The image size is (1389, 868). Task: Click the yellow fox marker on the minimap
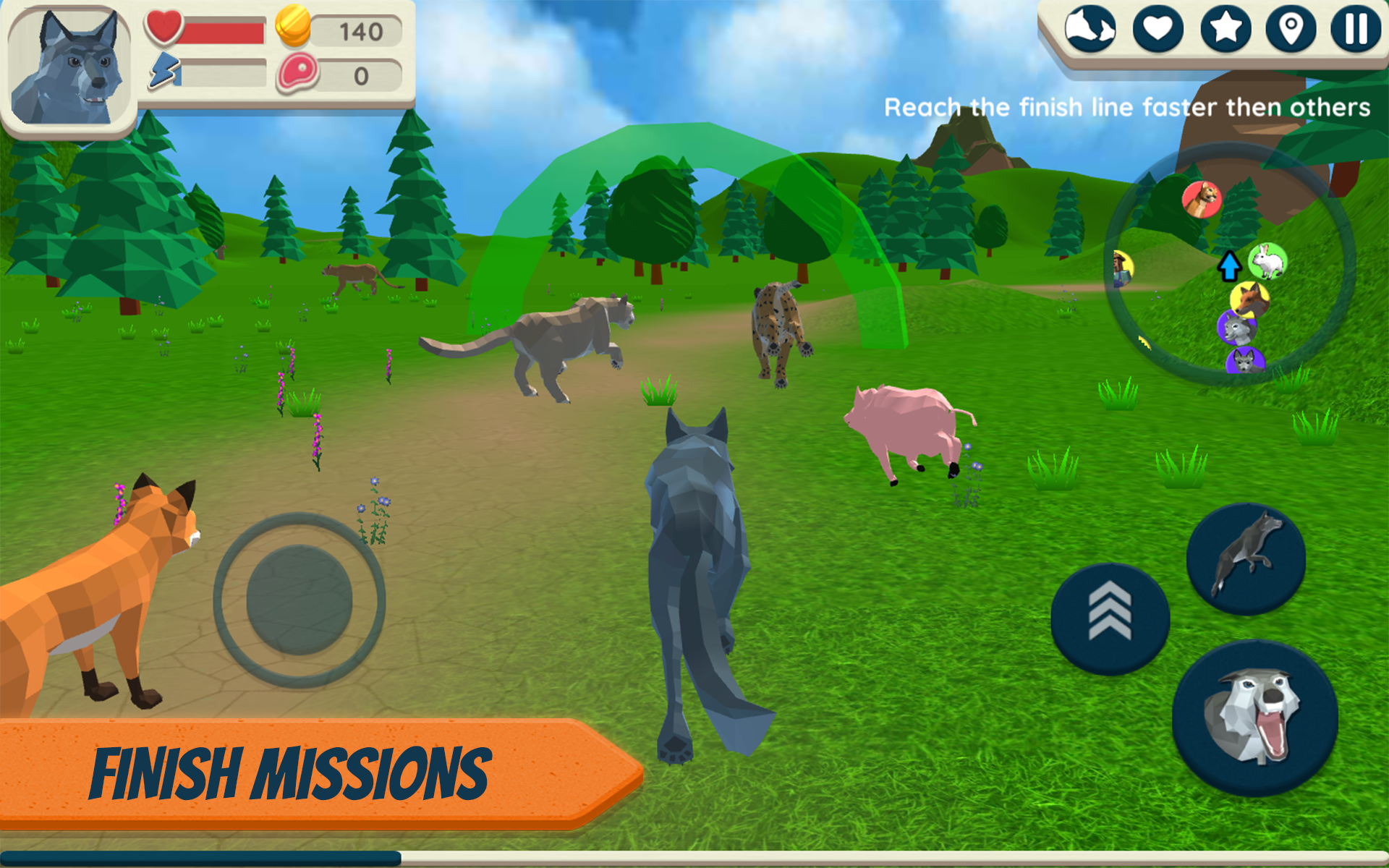tap(1249, 299)
